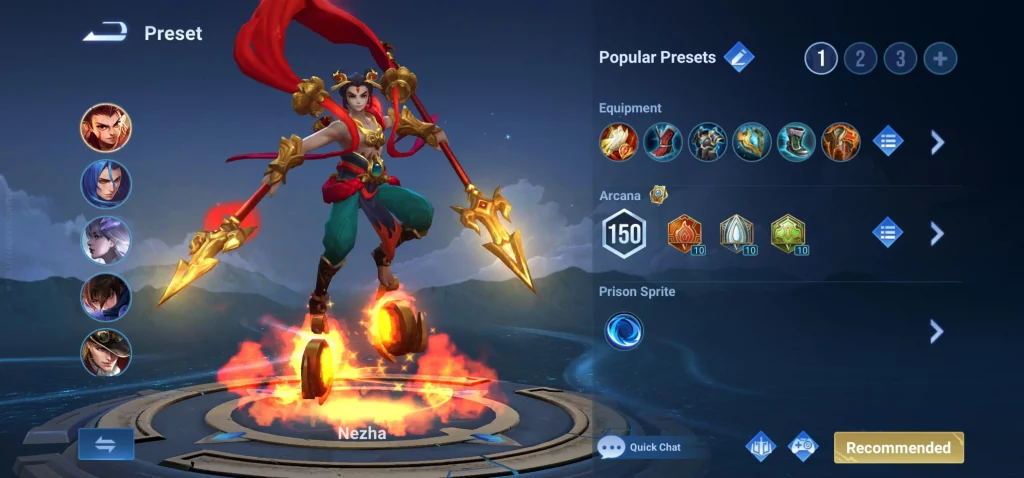
Task: Add a new preset with the plus button
Action: point(940,58)
